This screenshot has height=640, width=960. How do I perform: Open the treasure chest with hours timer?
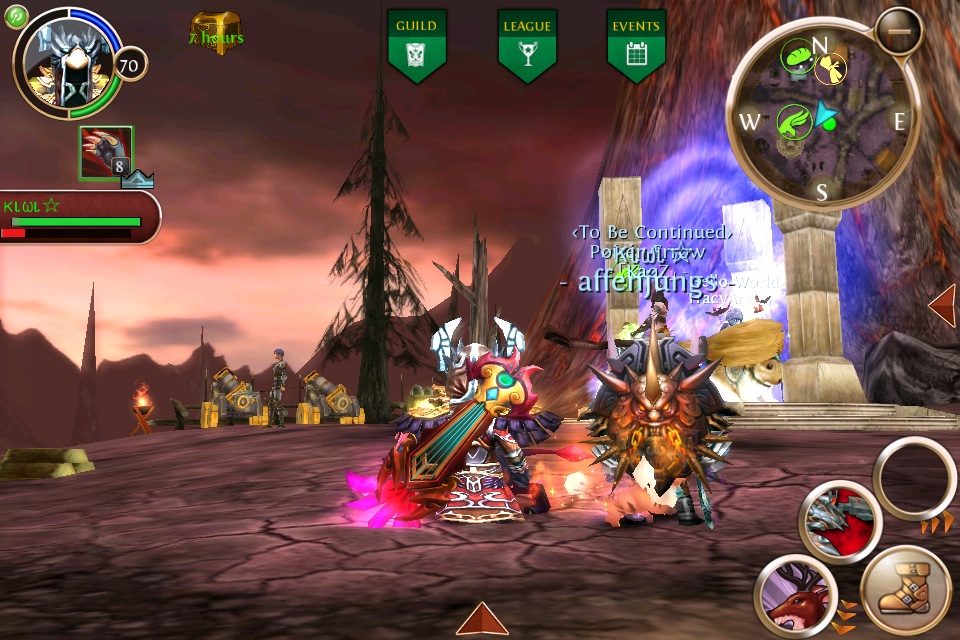point(216,32)
